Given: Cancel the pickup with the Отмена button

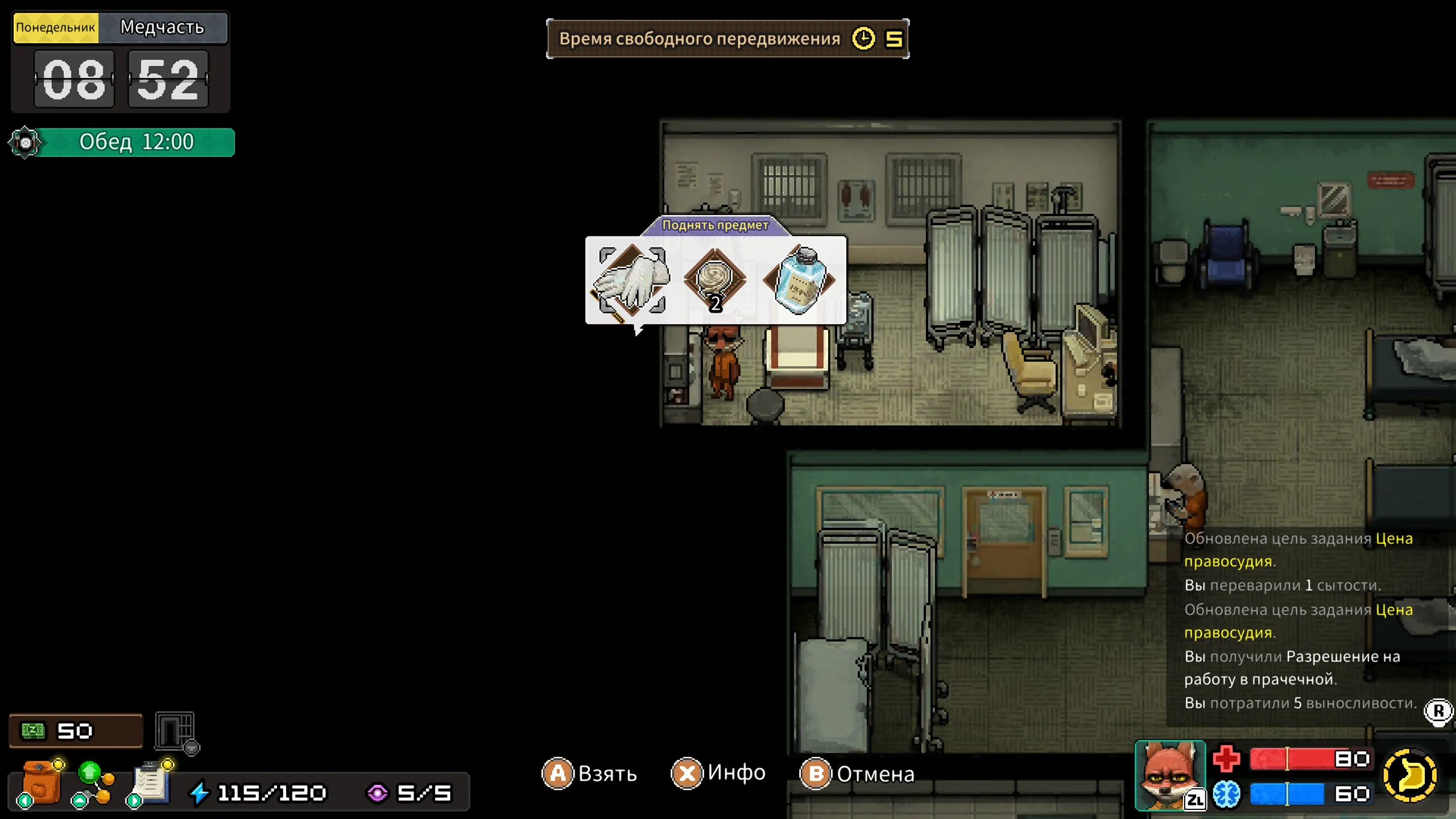Looking at the screenshot, I should (858, 773).
